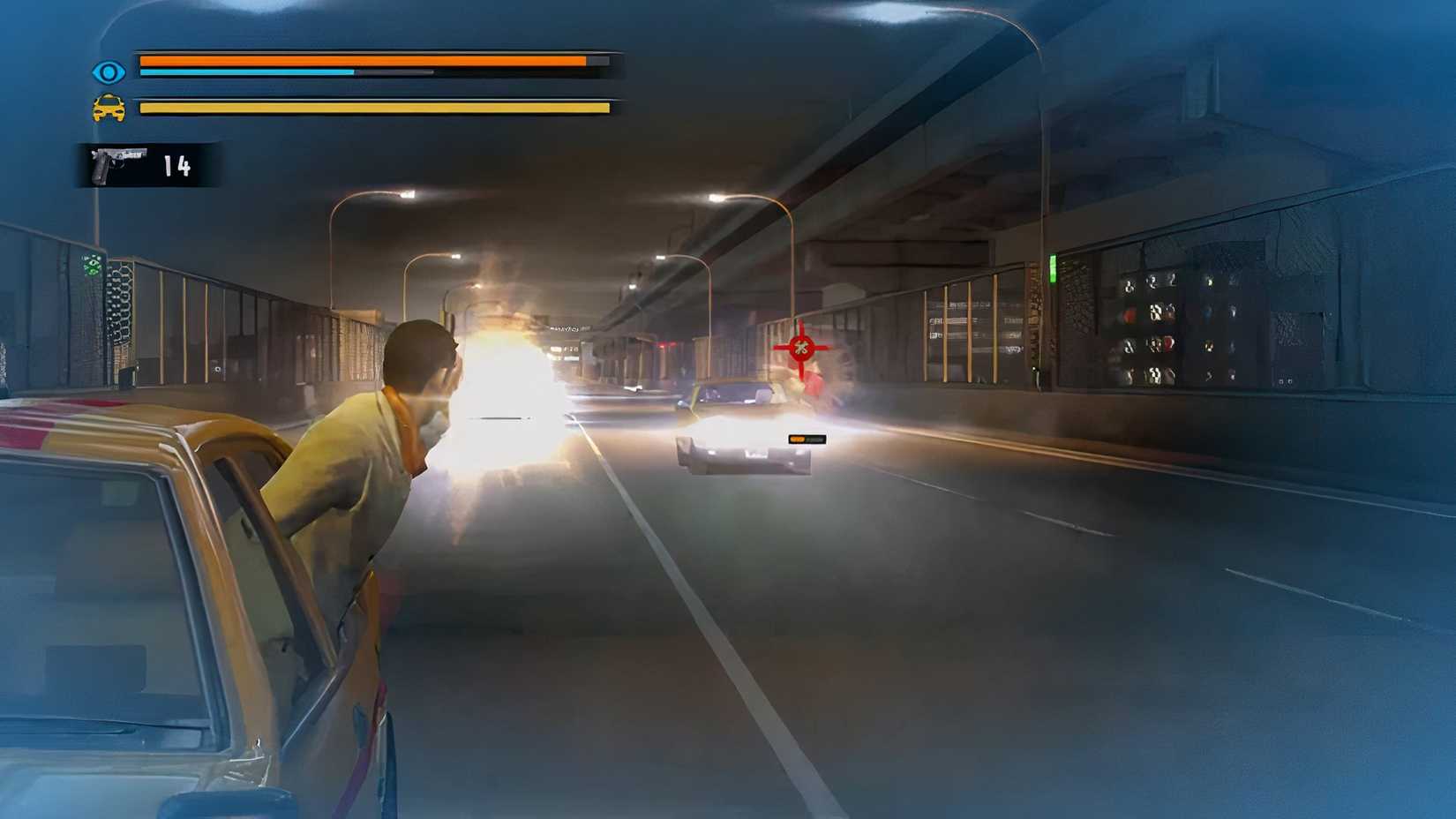Click the blue eye HUD icon
Viewport: 1456px width, 819px height.
click(107, 71)
